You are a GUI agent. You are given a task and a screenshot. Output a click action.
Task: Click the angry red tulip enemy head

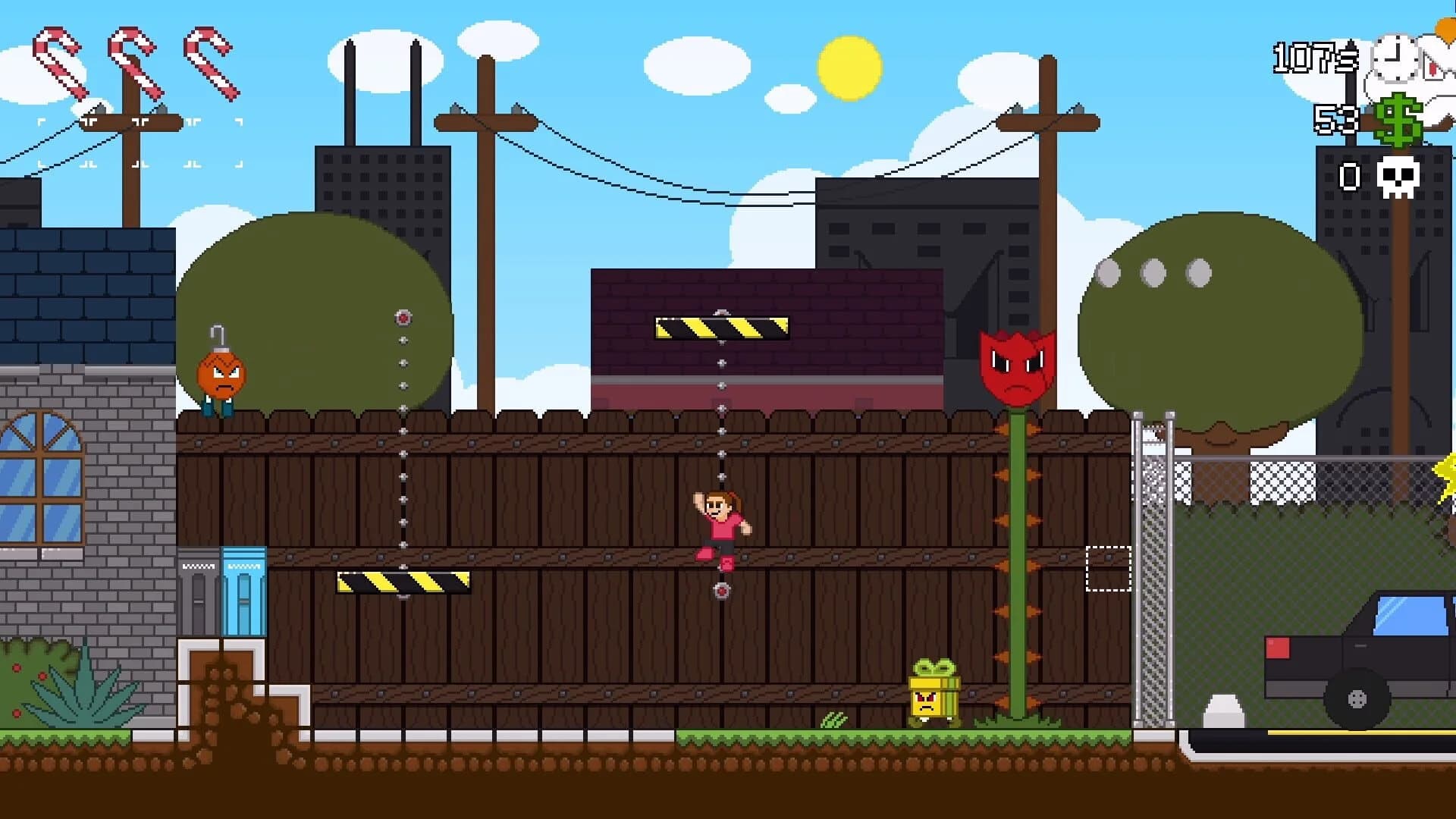click(1016, 364)
